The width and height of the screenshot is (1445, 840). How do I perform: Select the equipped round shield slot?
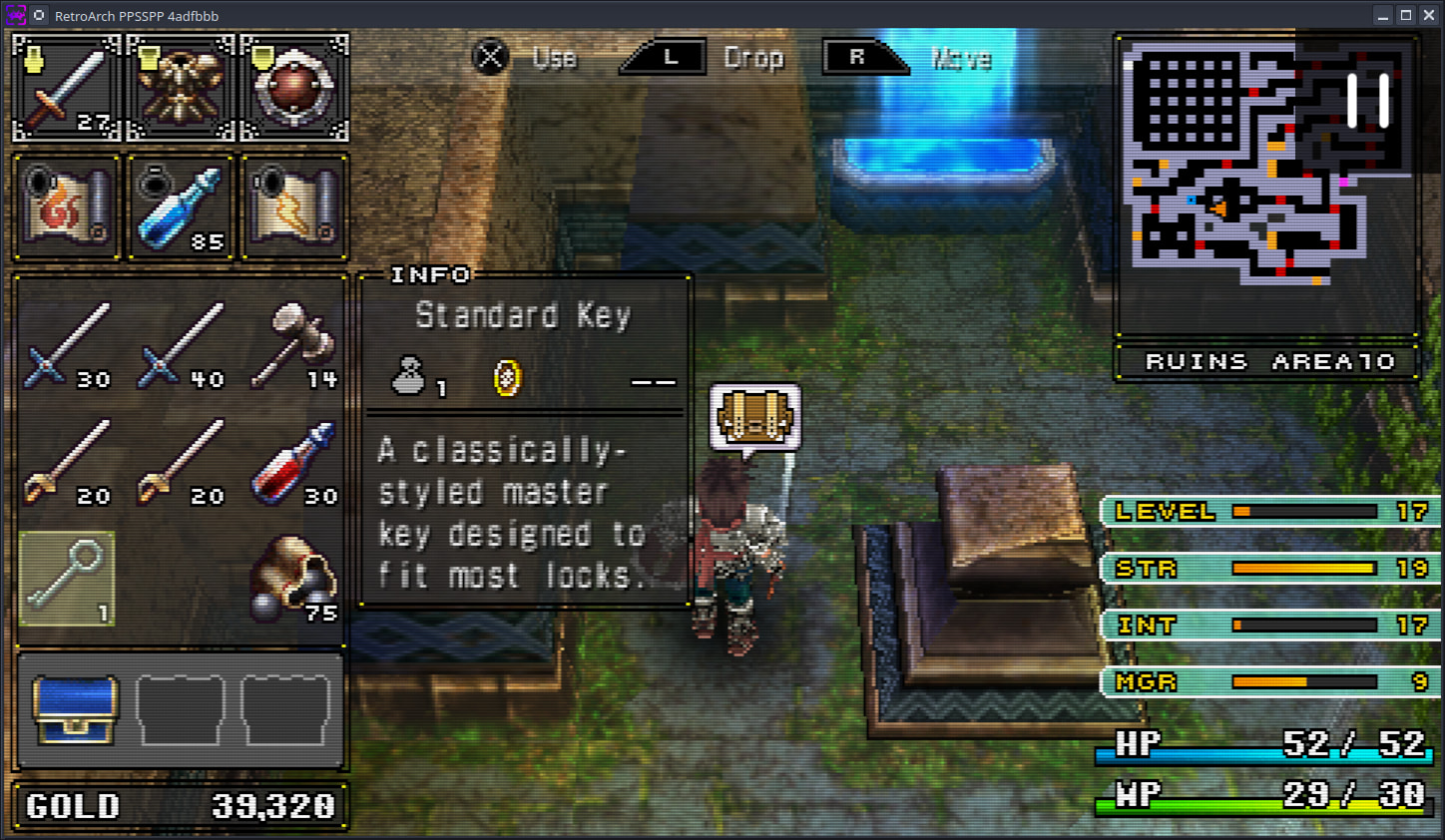click(x=294, y=88)
